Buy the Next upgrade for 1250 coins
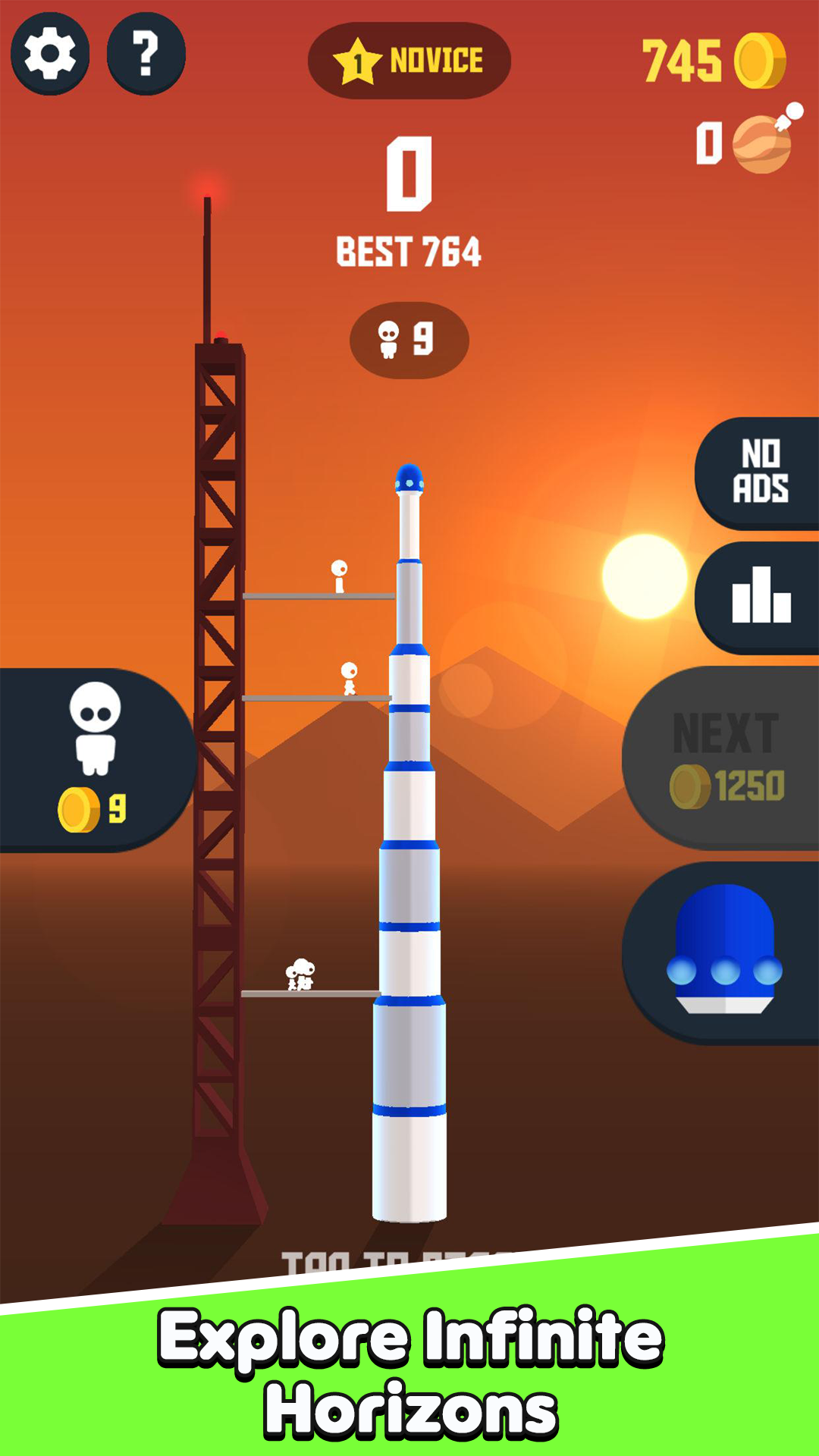This screenshot has width=819, height=1456. tap(724, 758)
